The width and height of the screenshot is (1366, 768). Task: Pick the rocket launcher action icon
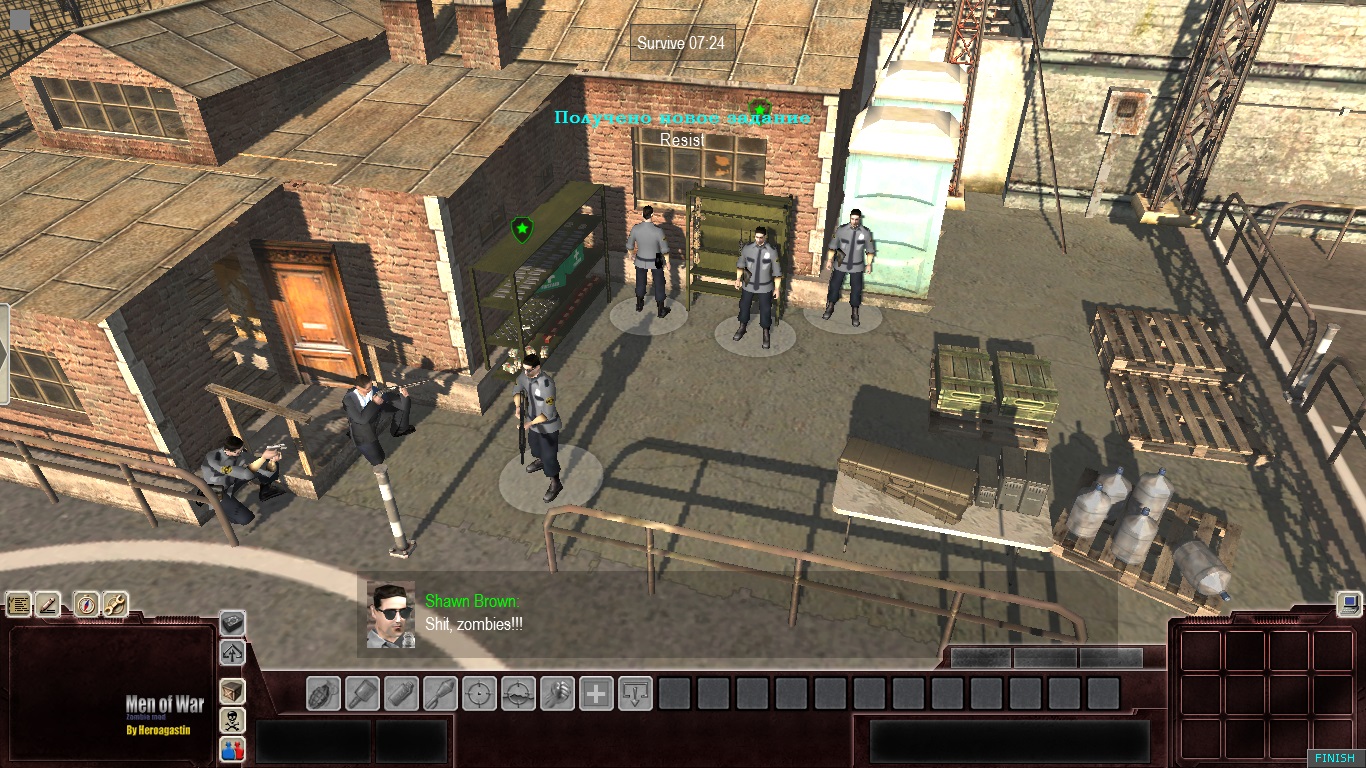440,693
